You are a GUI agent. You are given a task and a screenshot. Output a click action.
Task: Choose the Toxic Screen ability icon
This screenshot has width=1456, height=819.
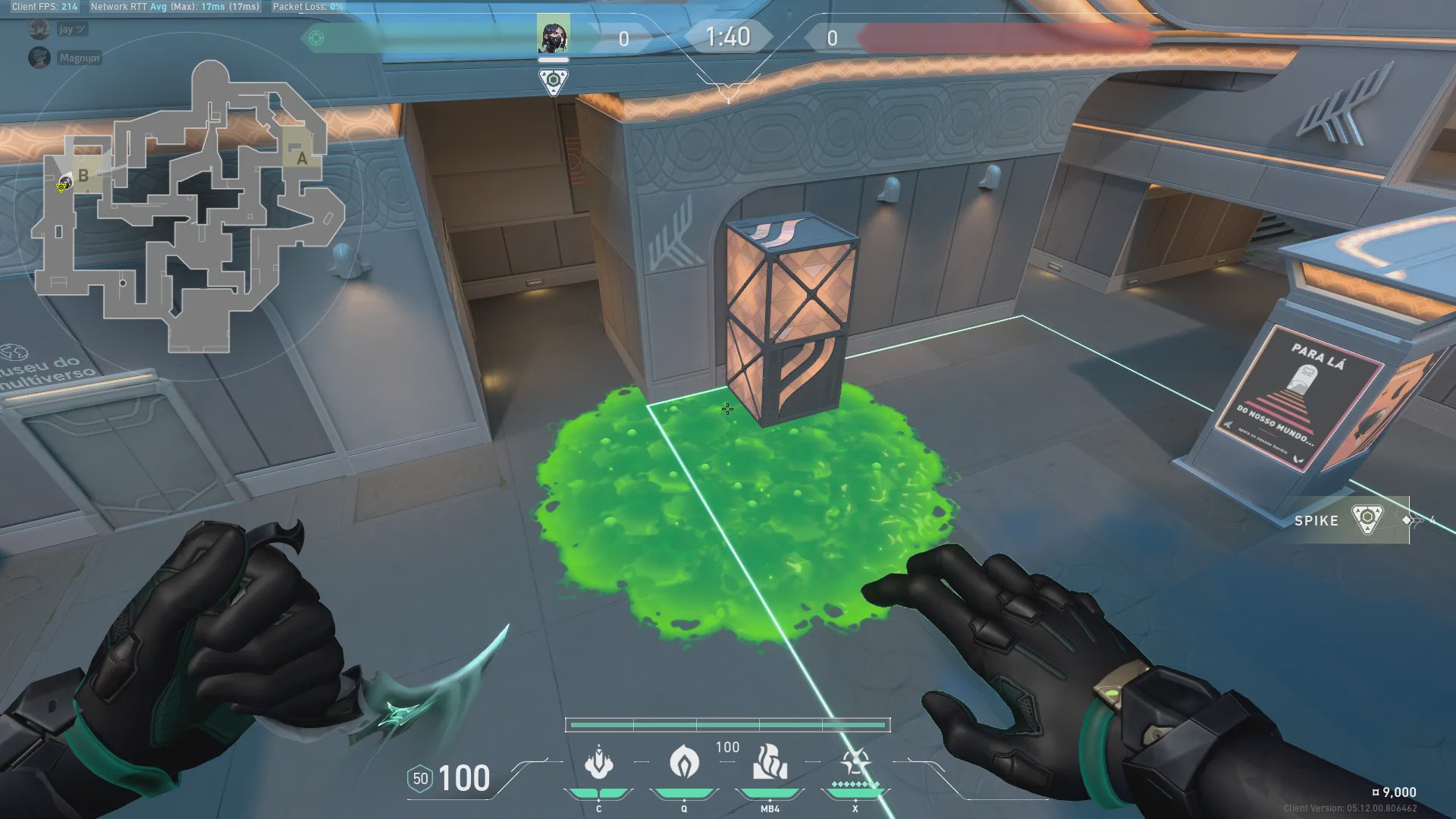click(770, 762)
